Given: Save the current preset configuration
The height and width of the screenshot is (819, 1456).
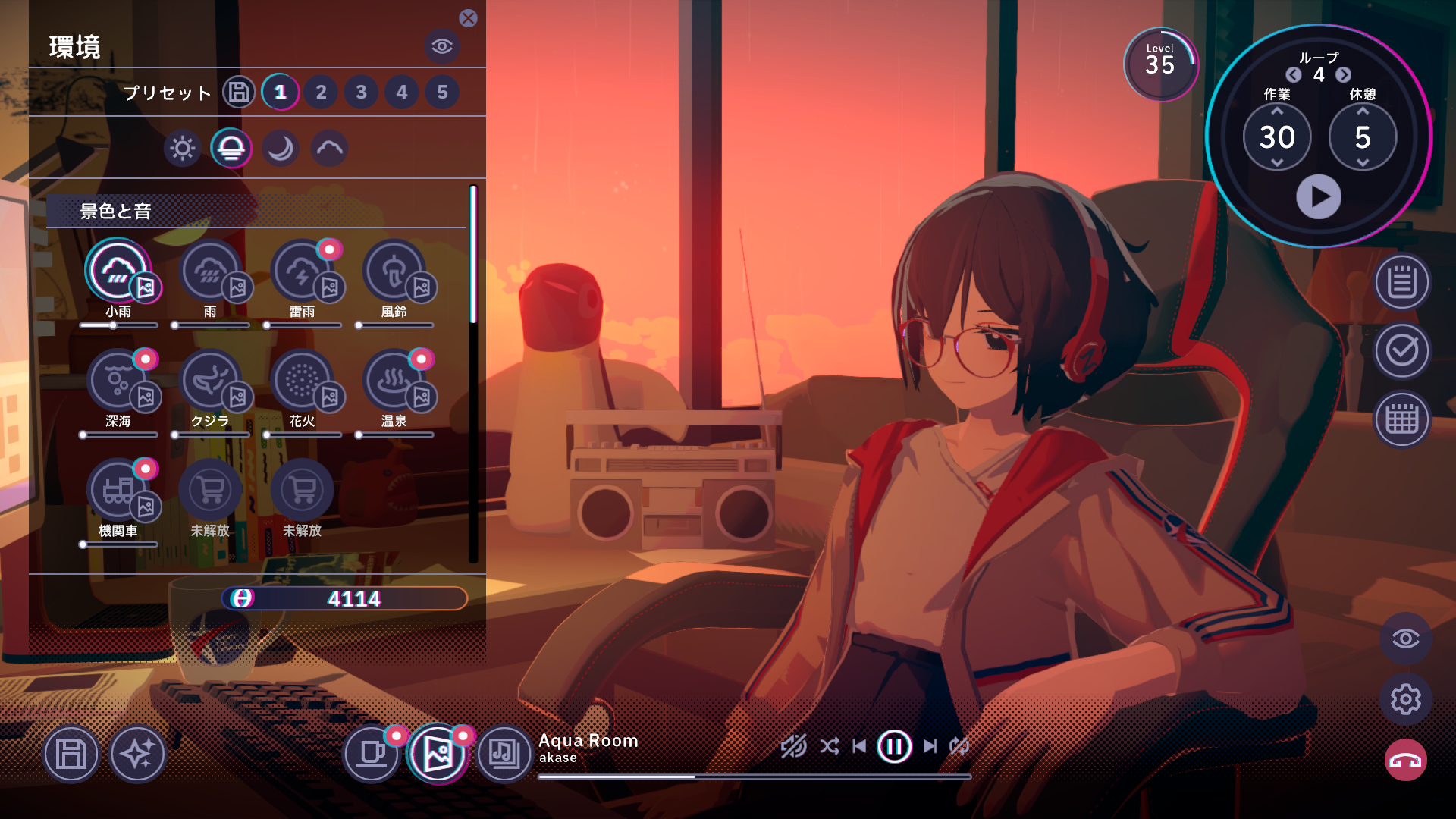Looking at the screenshot, I should pyautogui.click(x=237, y=93).
